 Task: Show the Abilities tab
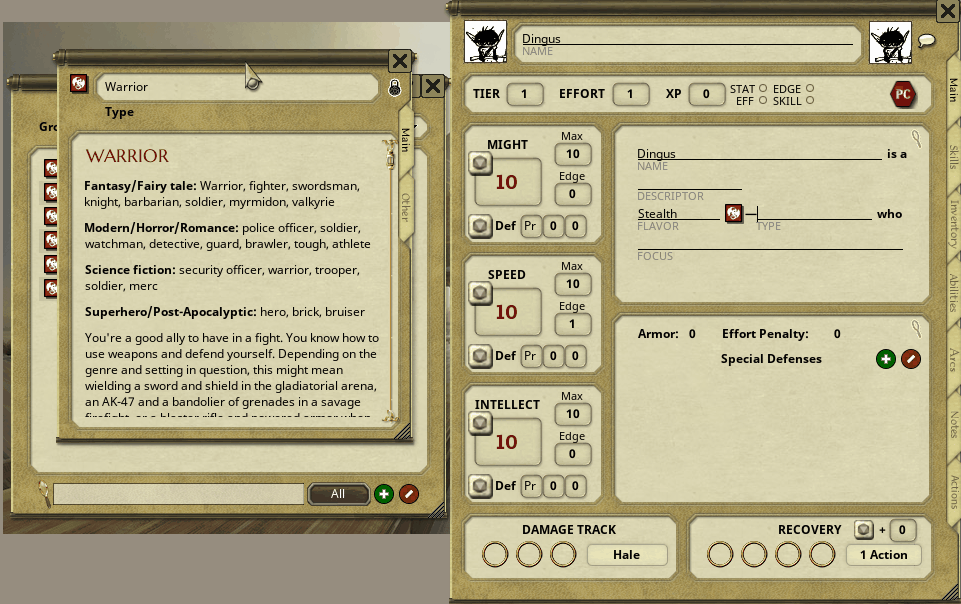[953, 294]
